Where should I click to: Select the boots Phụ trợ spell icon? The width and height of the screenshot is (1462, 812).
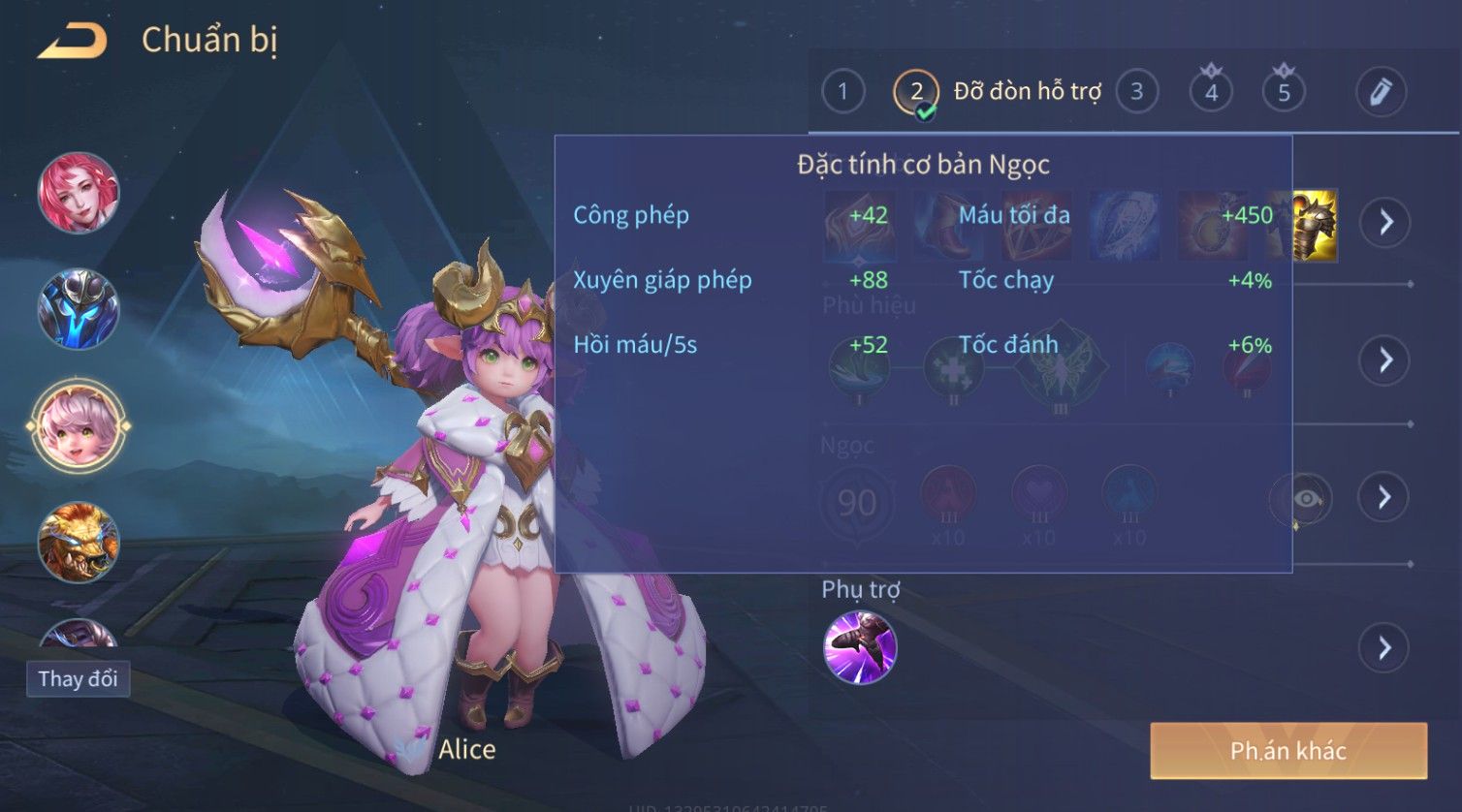pyautogui.click(x=860, y=647)
